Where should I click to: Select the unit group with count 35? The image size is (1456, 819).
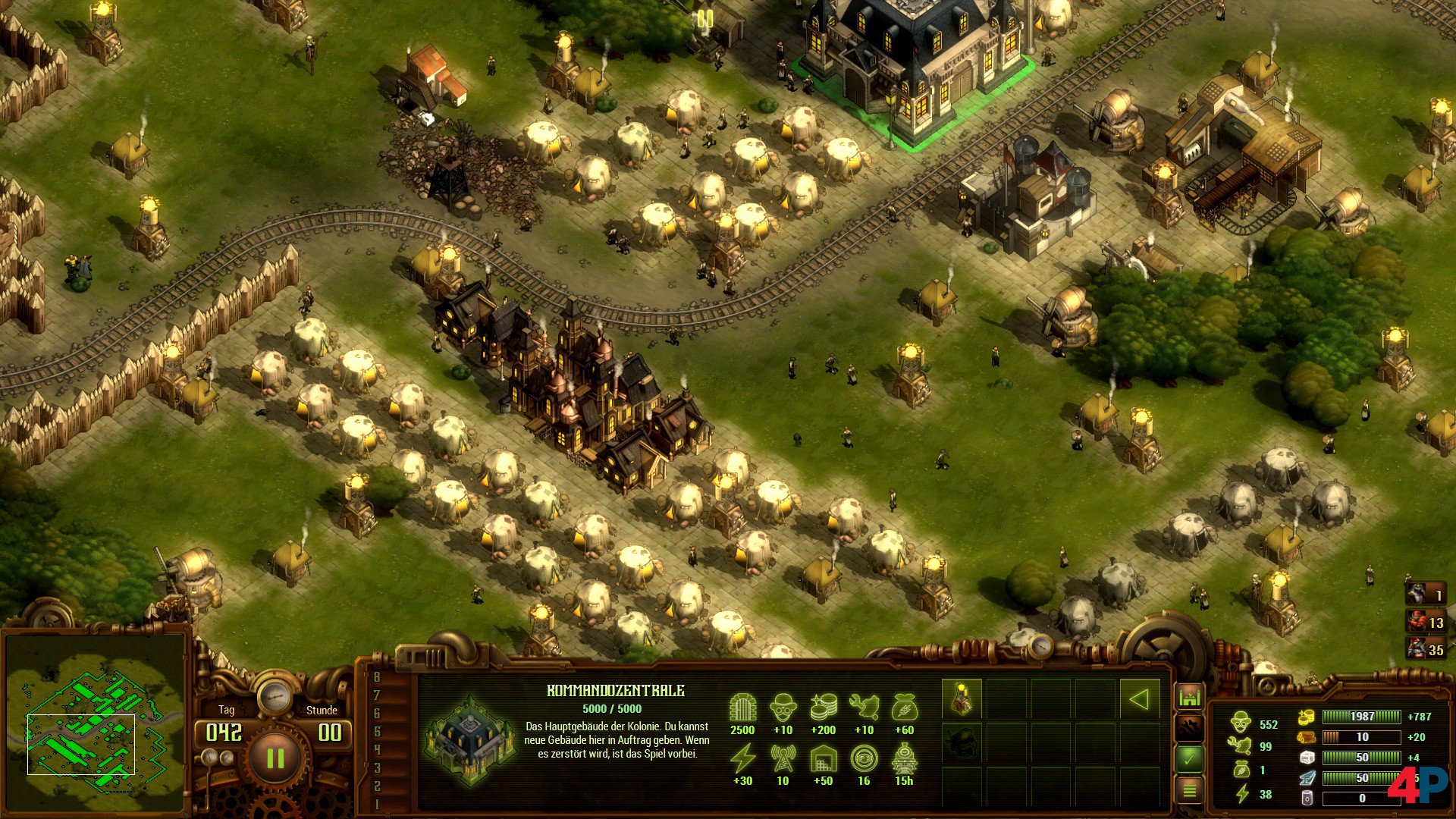[x=1426, y=649]
